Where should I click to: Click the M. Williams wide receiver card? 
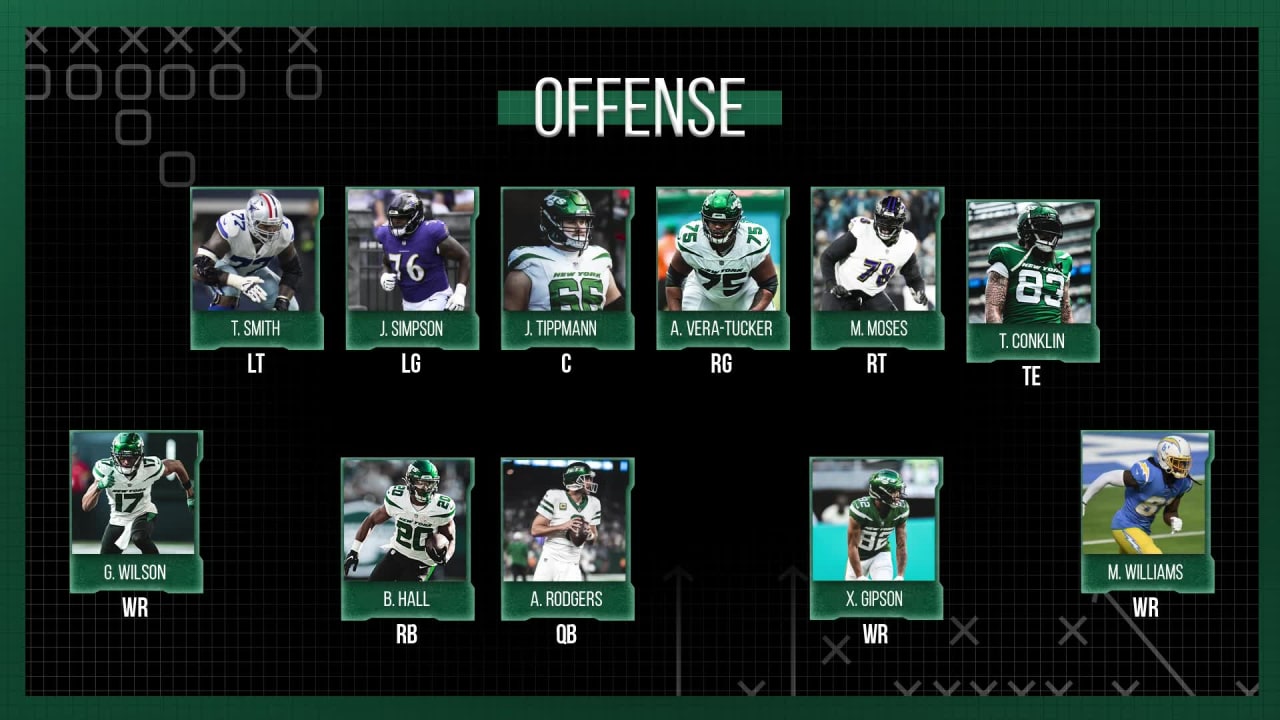[1147, 511]
